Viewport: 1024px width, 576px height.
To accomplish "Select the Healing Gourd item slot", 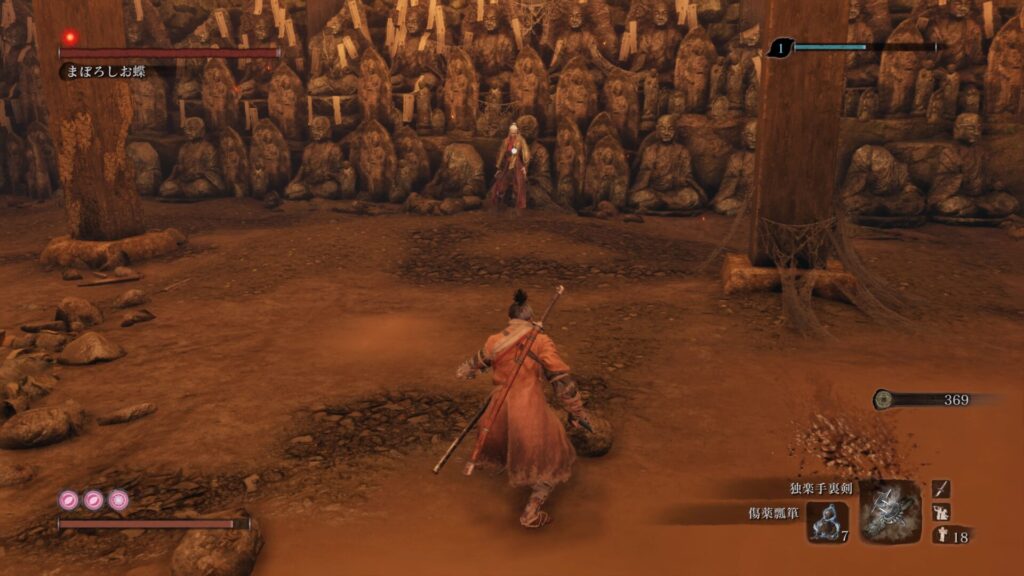I will (827, 521).
